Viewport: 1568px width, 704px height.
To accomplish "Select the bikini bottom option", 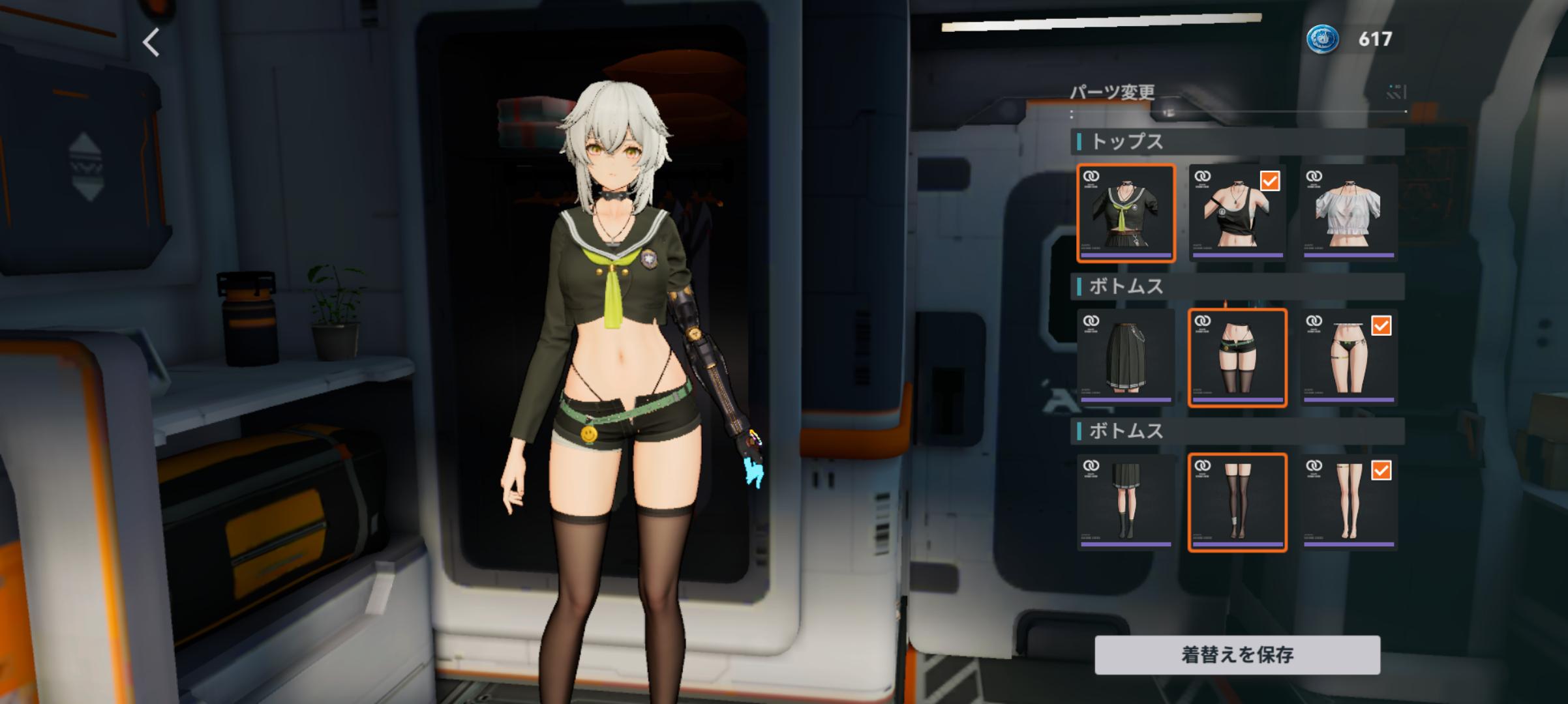I will tap(1349, 358).
